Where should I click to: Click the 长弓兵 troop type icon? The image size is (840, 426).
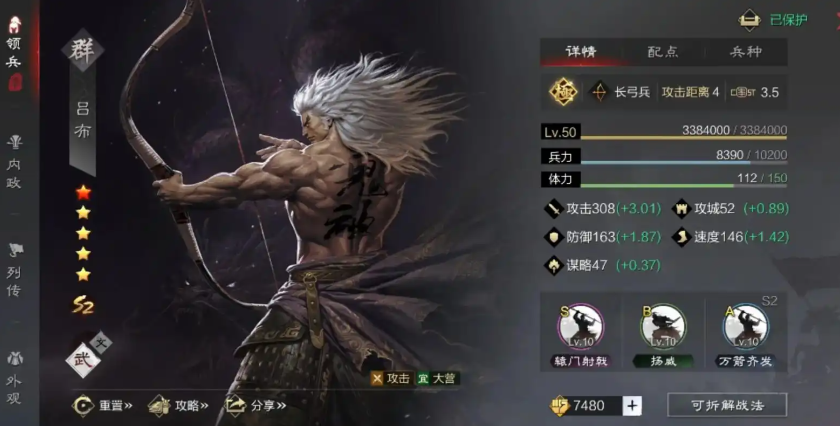(x=601, y=92)
